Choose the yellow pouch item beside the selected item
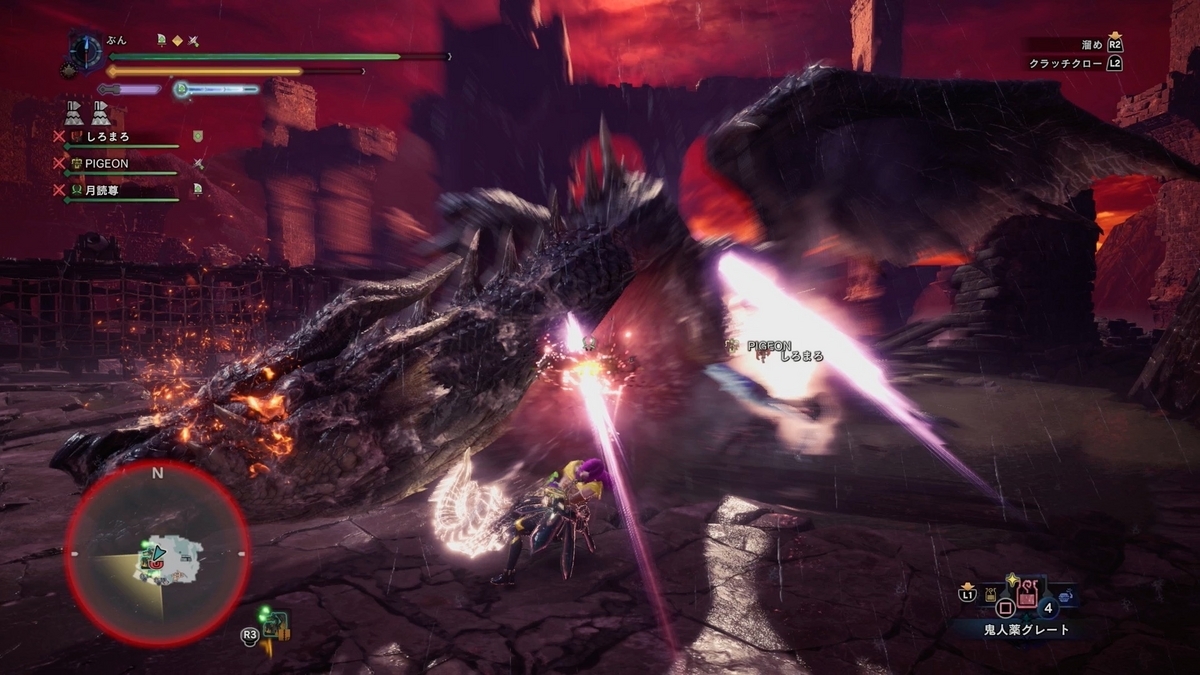This screenshot has height=675, width=1200. 990,598
